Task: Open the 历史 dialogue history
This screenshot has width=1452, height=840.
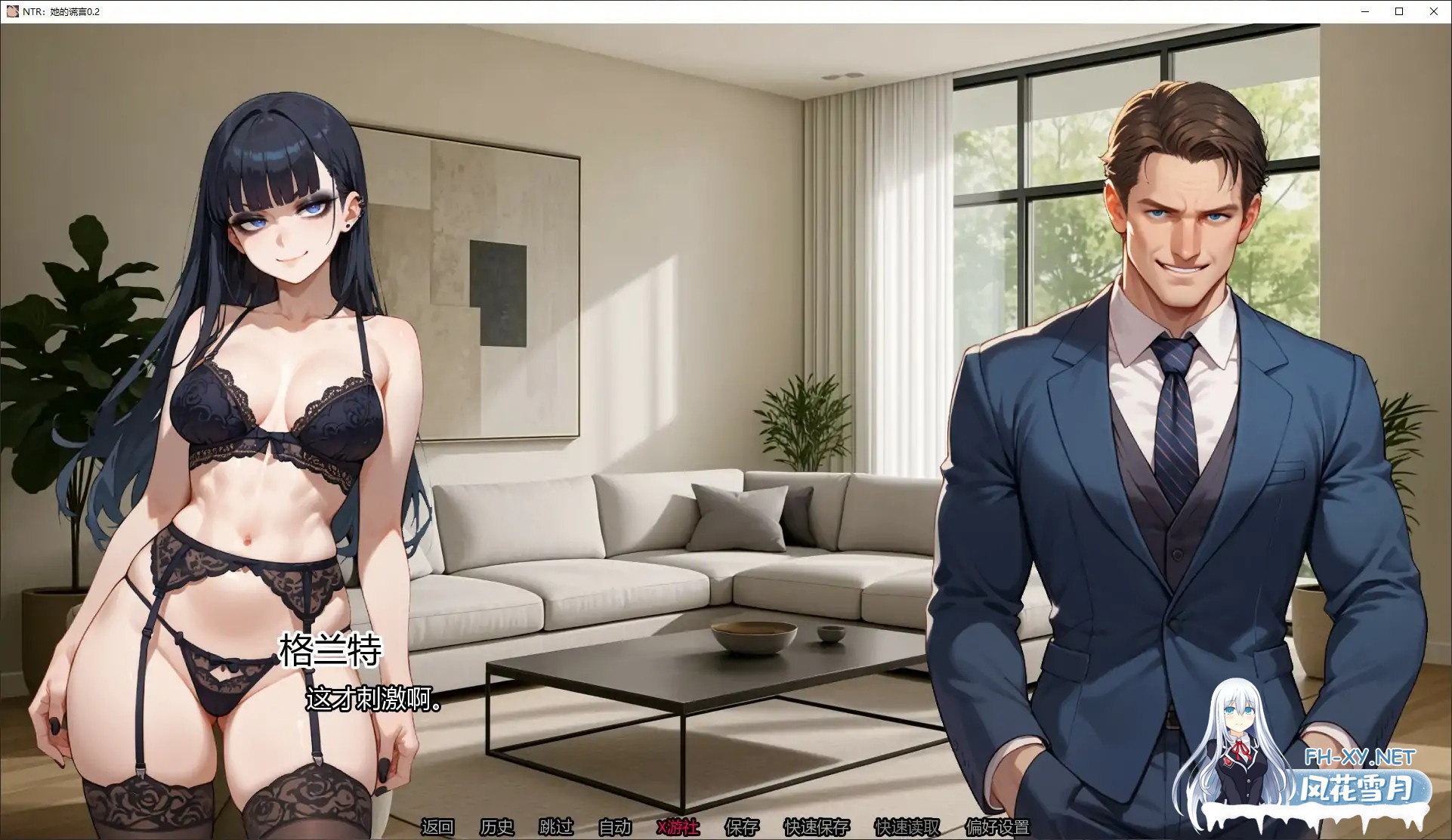Action: pyautogui.click(x=496, y=827)
